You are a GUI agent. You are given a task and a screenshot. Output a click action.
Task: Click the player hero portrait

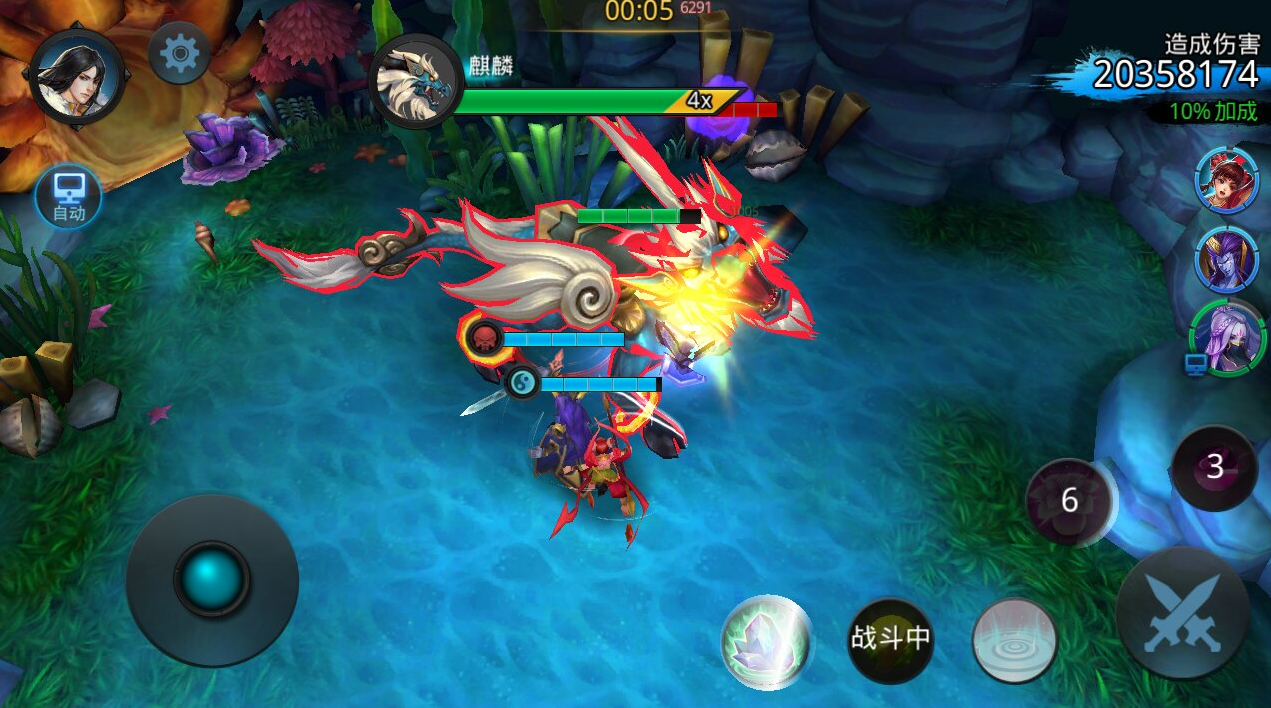[x=77, y=78]
